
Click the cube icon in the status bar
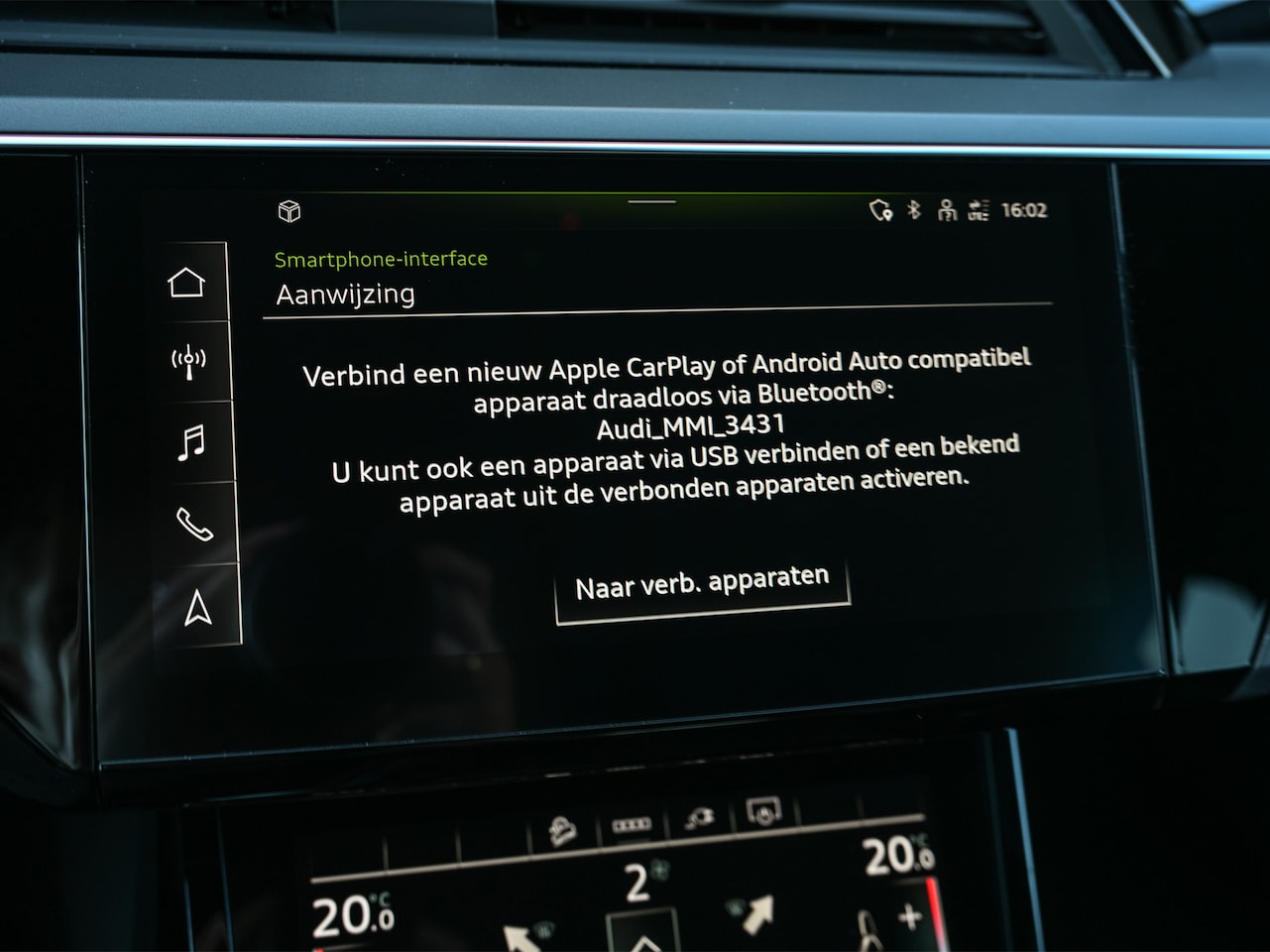click(x=289, y=211)
